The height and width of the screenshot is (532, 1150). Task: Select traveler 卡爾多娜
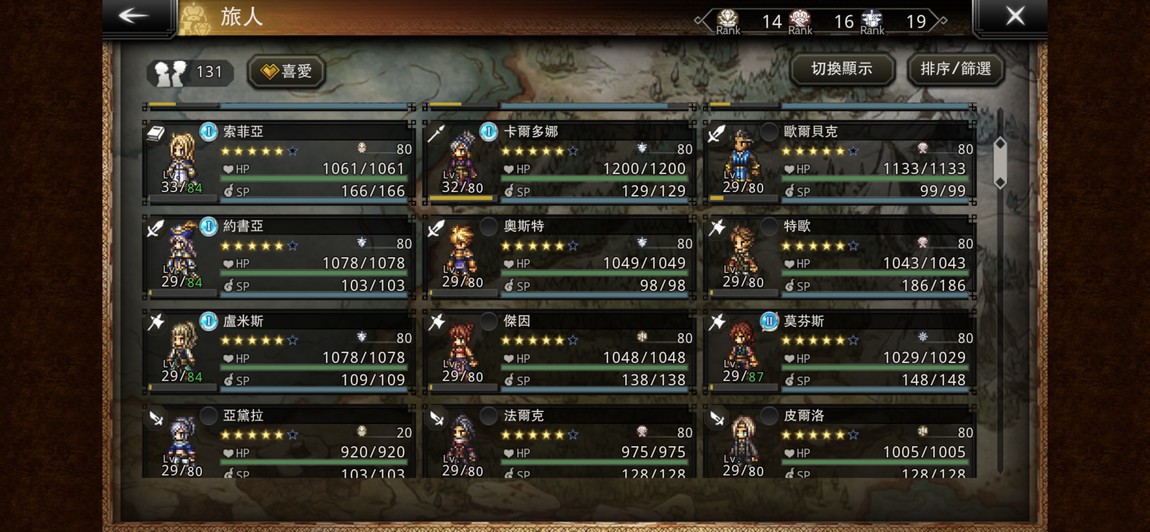(559, 162)
